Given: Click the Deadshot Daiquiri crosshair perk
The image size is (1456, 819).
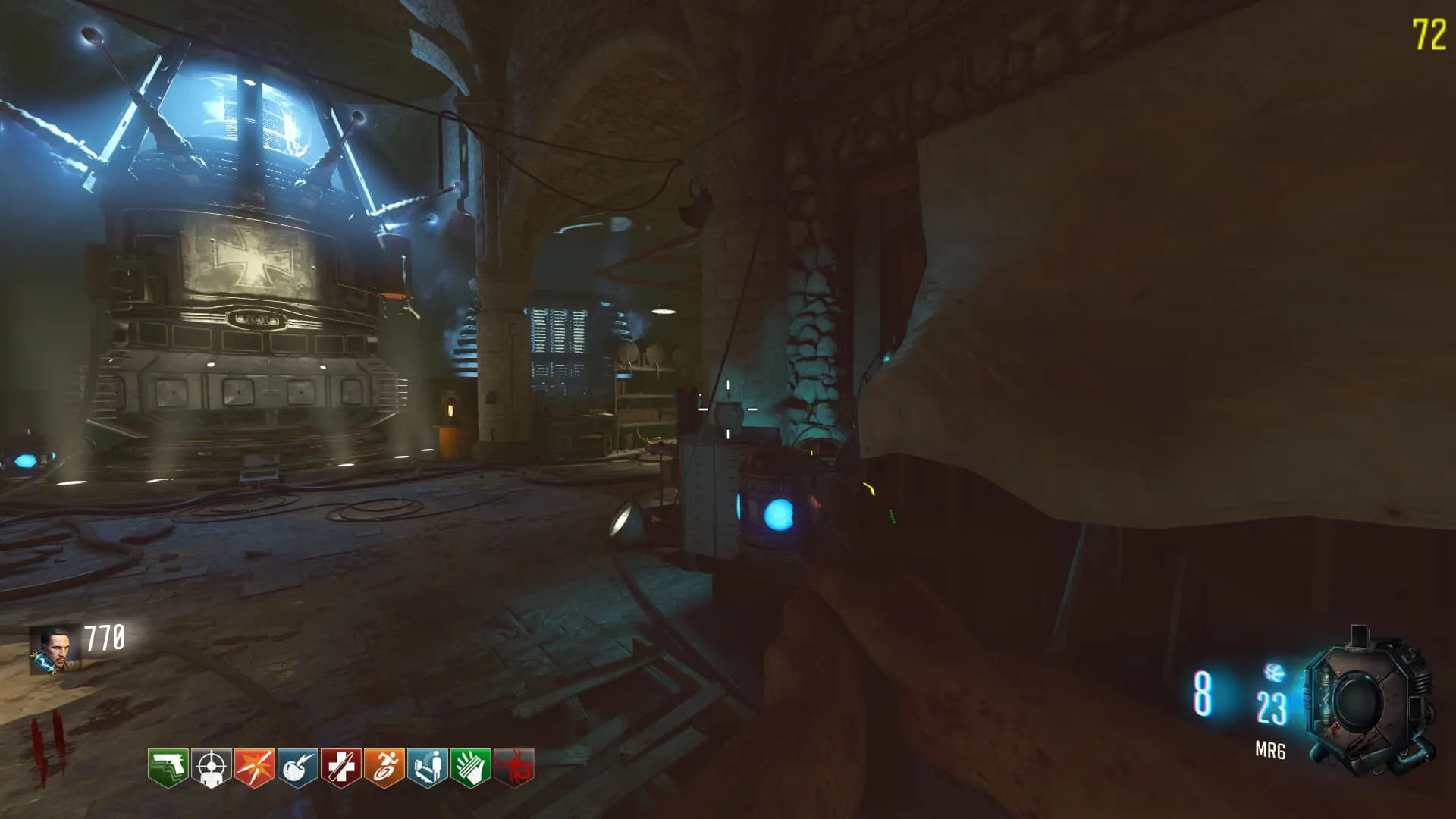Looking at the screenshot, I should [211, 767].
